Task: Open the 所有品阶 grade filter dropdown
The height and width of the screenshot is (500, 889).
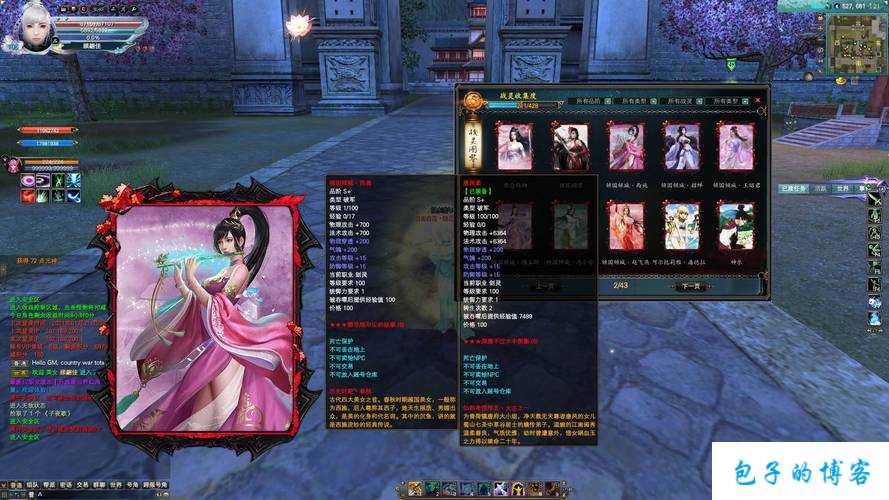Action: click(x=592, y=101)
